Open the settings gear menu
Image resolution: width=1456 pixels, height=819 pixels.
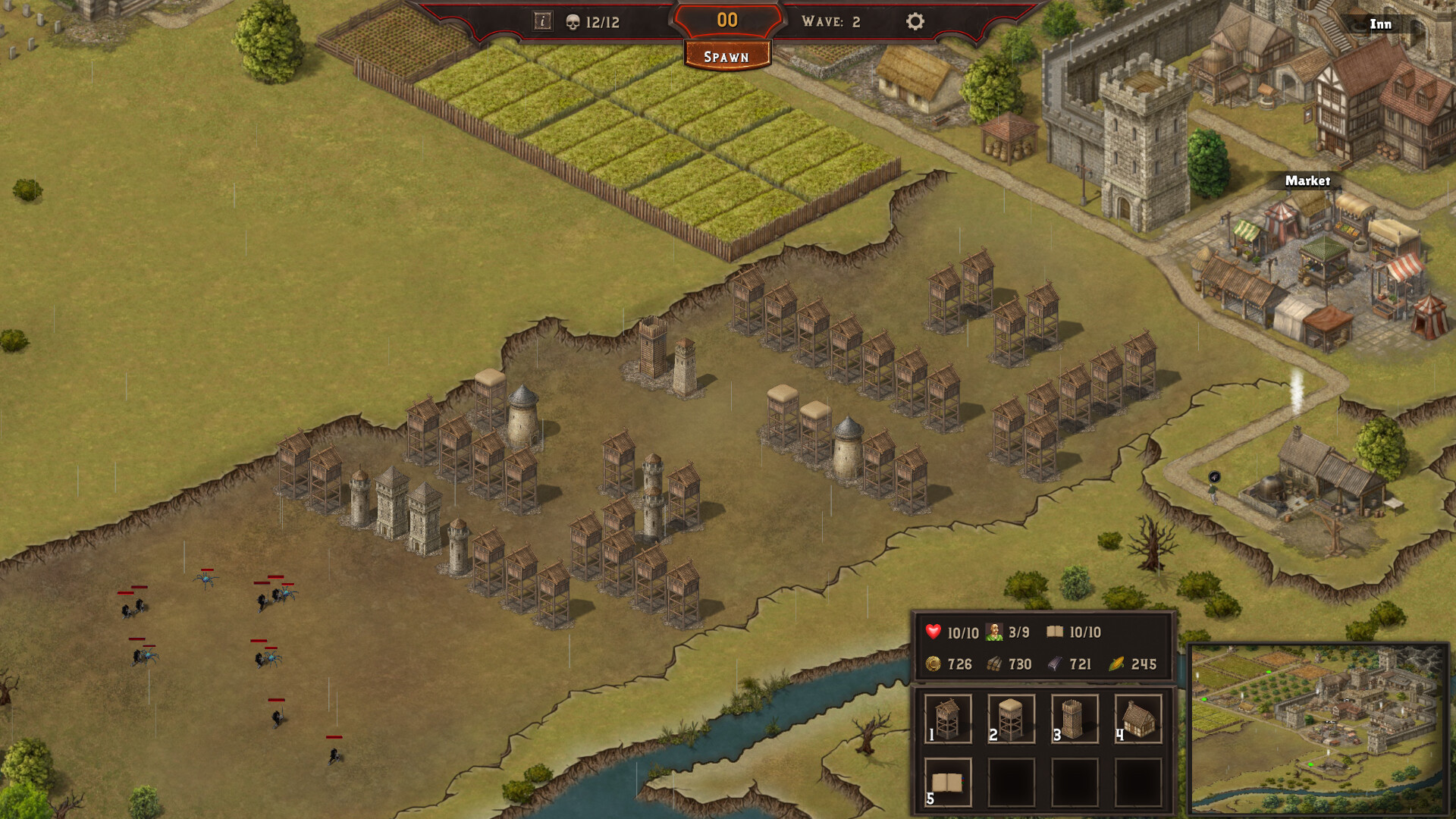(x=915, y=22)
